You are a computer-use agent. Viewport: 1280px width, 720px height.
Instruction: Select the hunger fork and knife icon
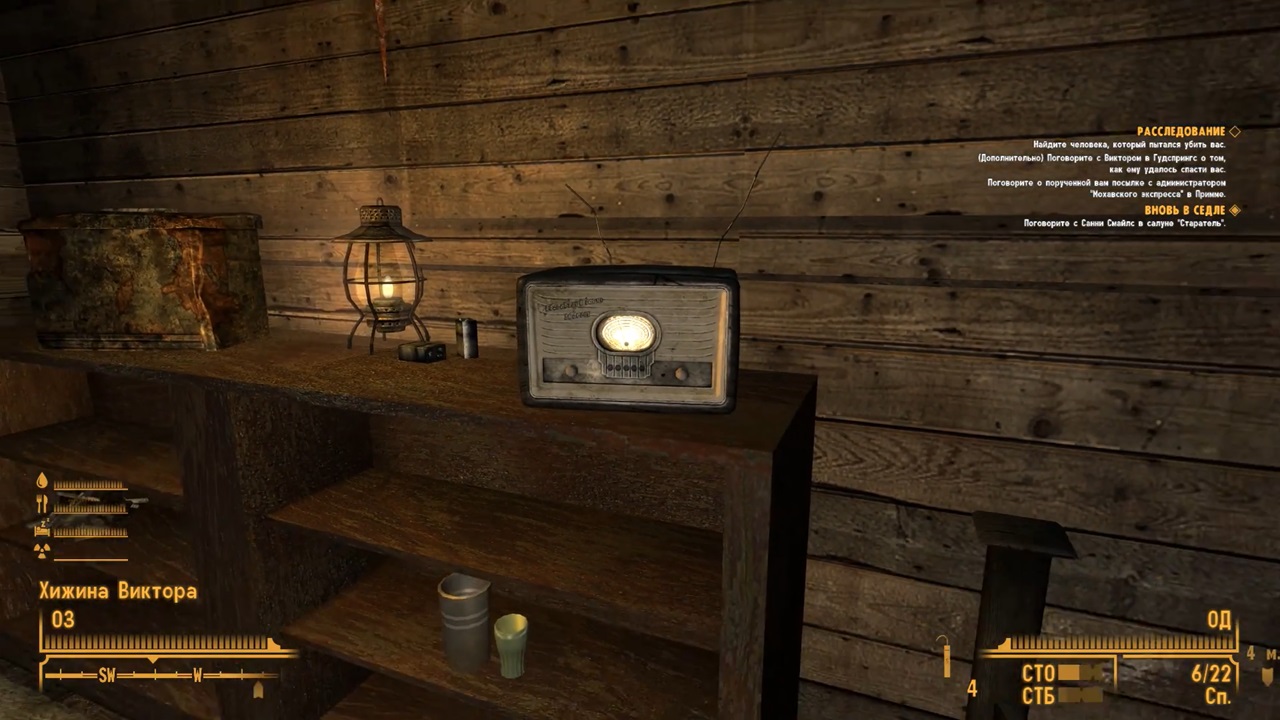41,503
